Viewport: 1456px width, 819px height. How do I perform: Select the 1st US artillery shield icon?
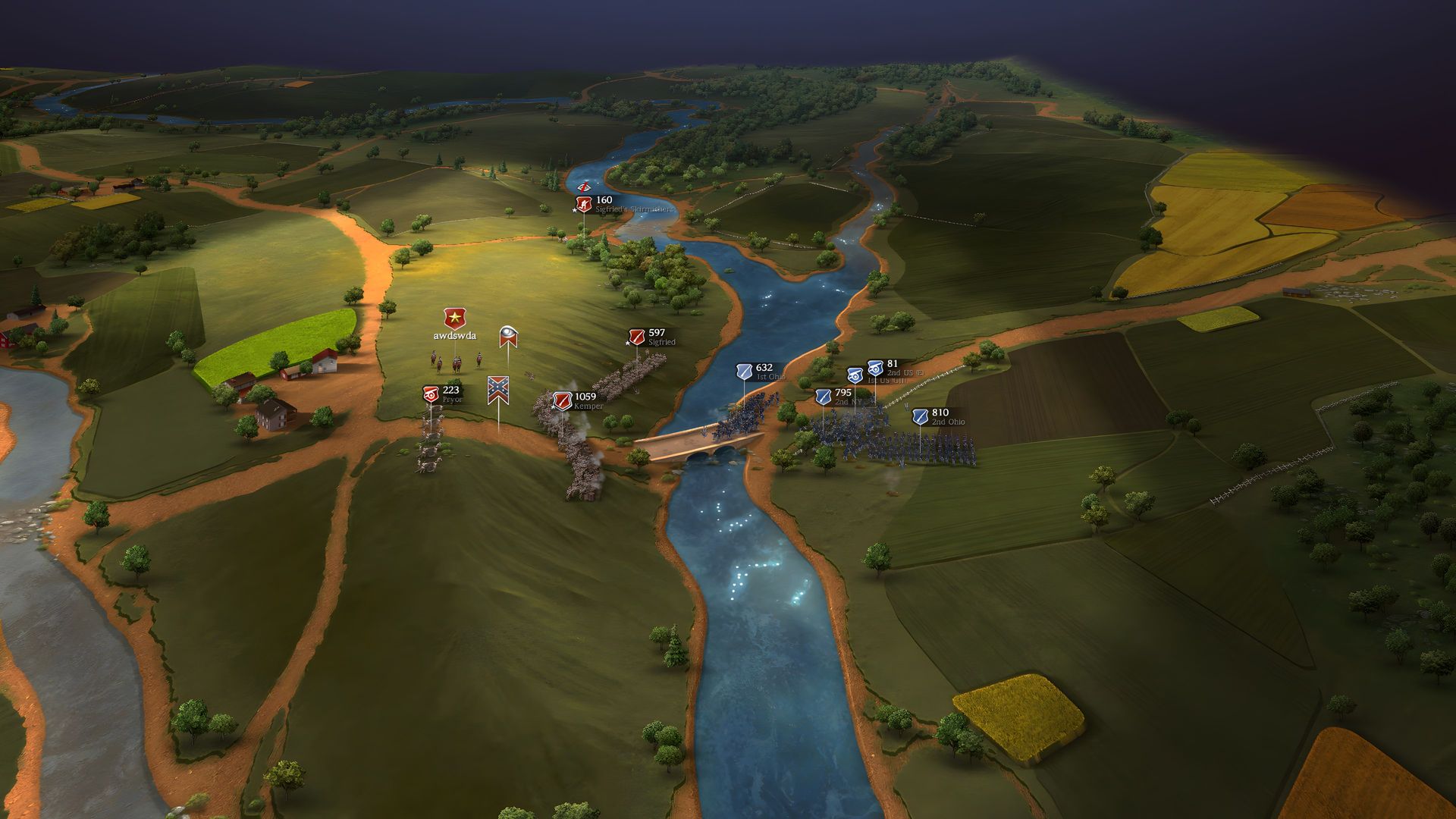pyautogui.click(x=855, y=376)
